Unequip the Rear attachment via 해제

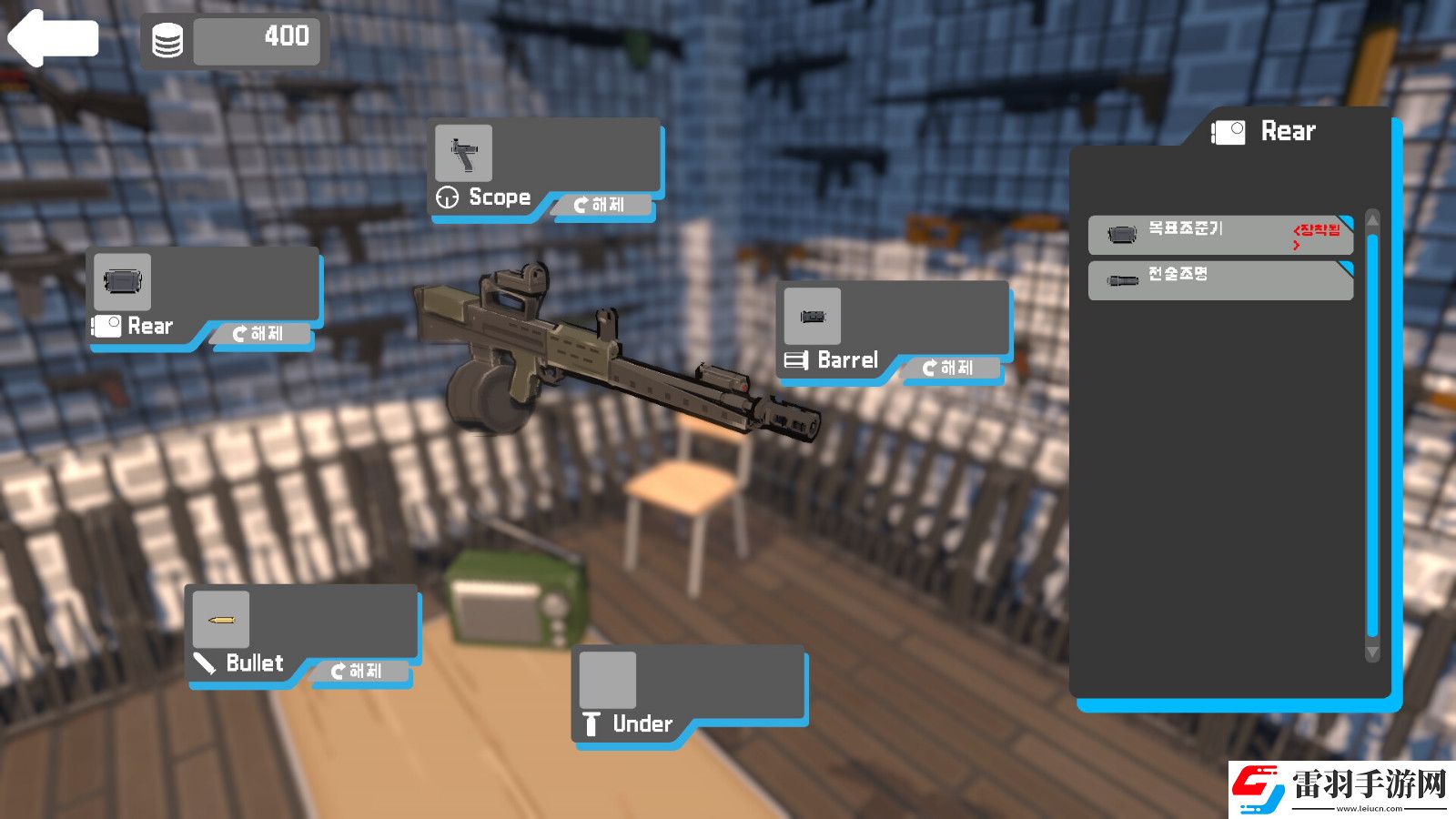259,334
